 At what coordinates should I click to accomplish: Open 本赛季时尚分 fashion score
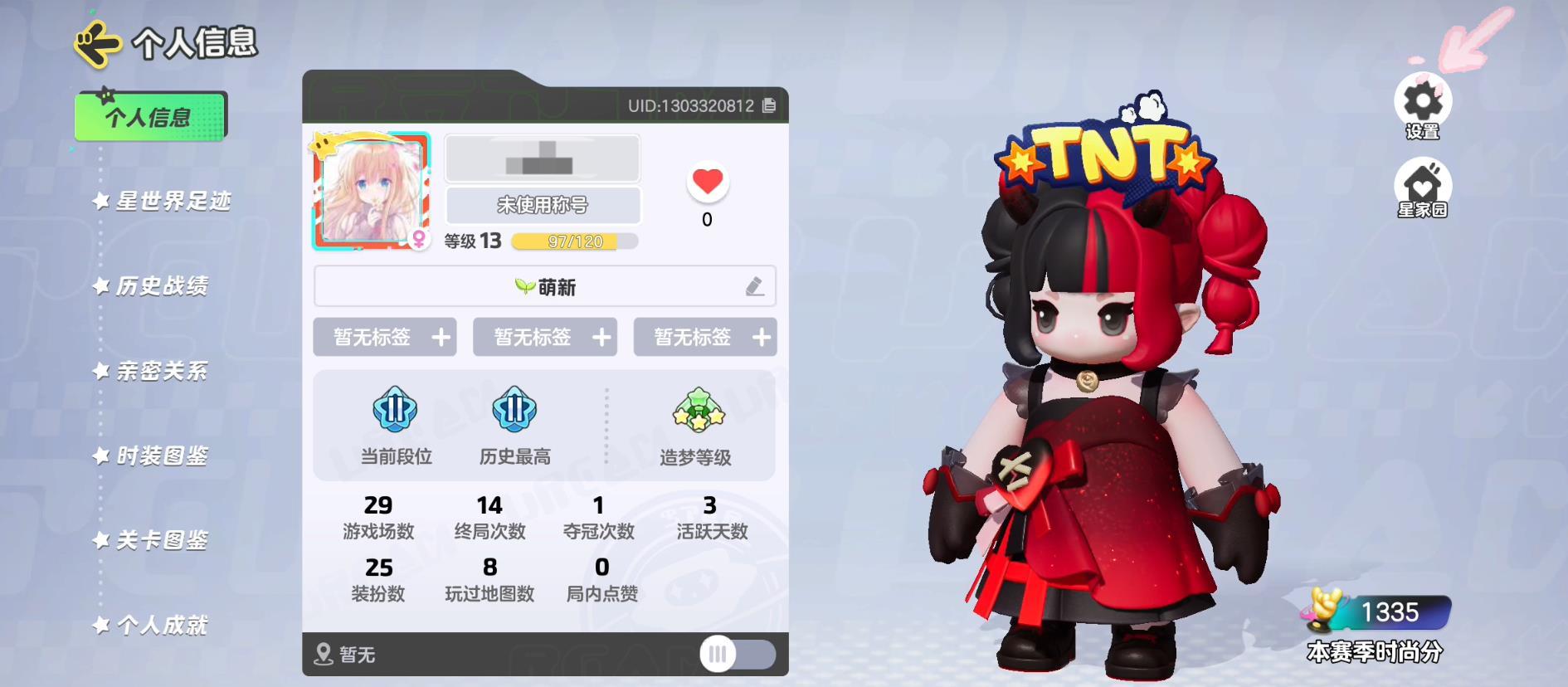(1377, 626)
